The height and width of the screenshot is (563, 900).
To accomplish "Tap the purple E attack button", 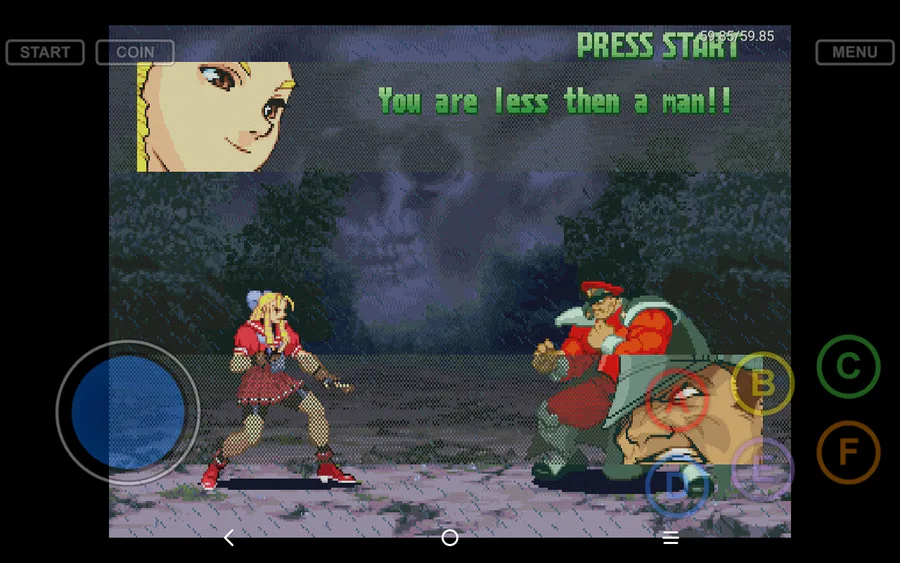I will click(x=762, y=469).
